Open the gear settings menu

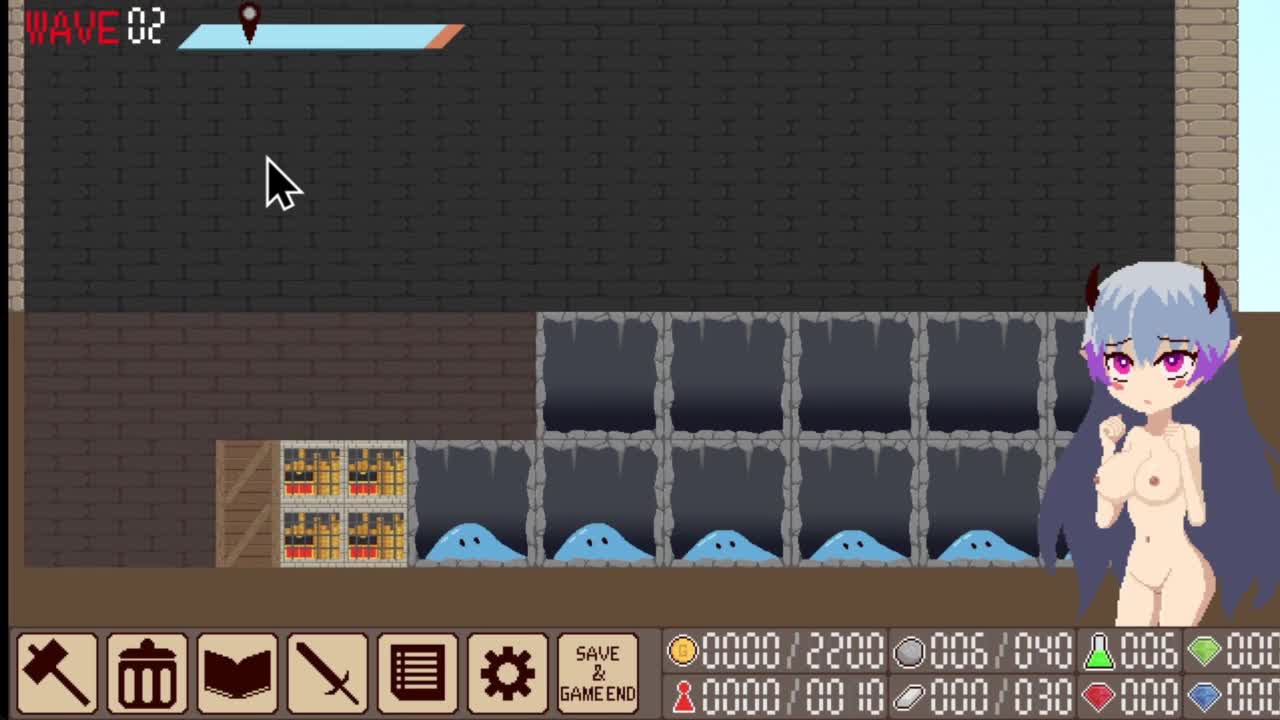pos(507,672)
